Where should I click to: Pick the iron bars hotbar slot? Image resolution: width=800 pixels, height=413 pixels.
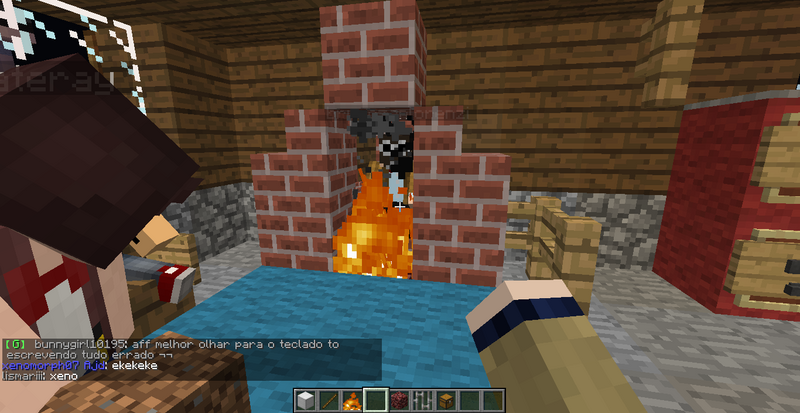pos(422,401)
